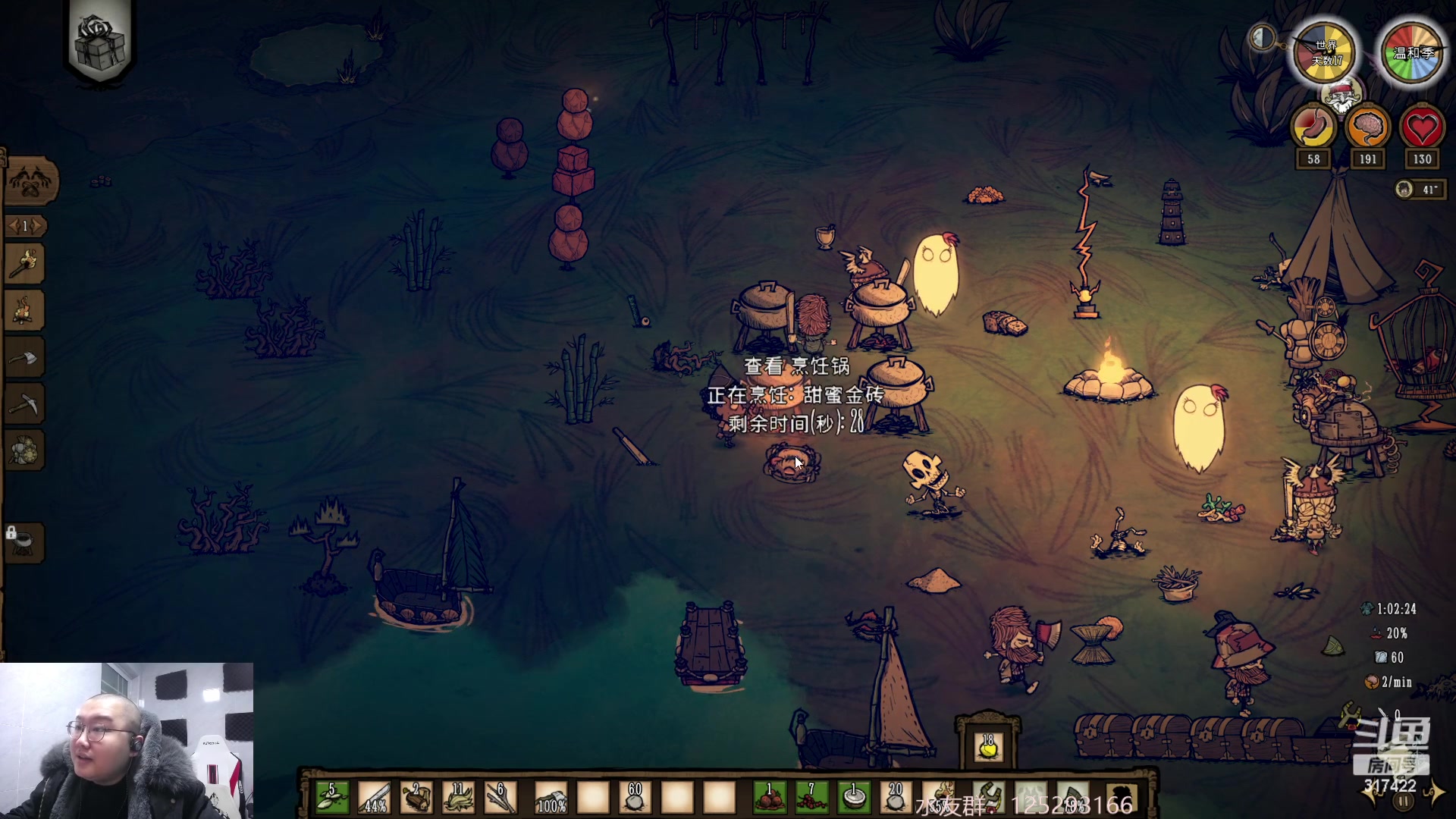Select the yellow item stack of 18

988,746
